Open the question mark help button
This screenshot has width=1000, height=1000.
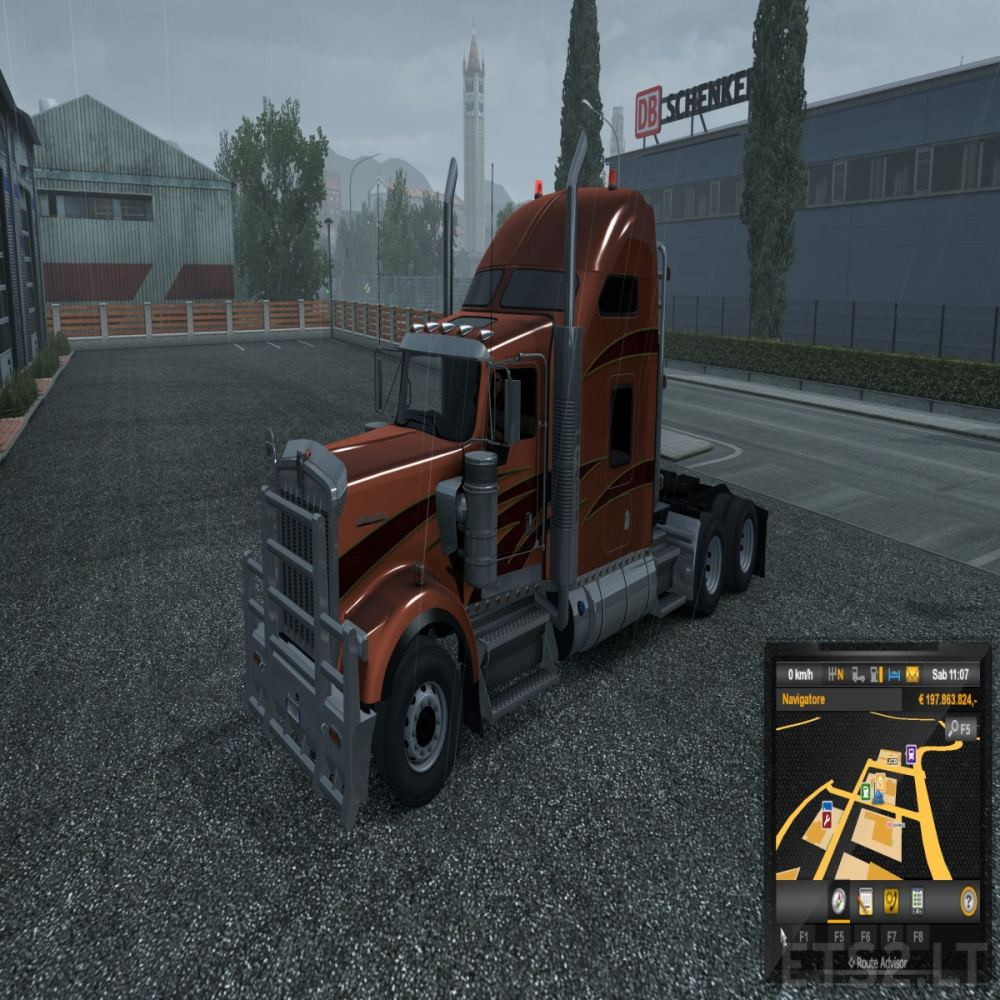(968, 900)
